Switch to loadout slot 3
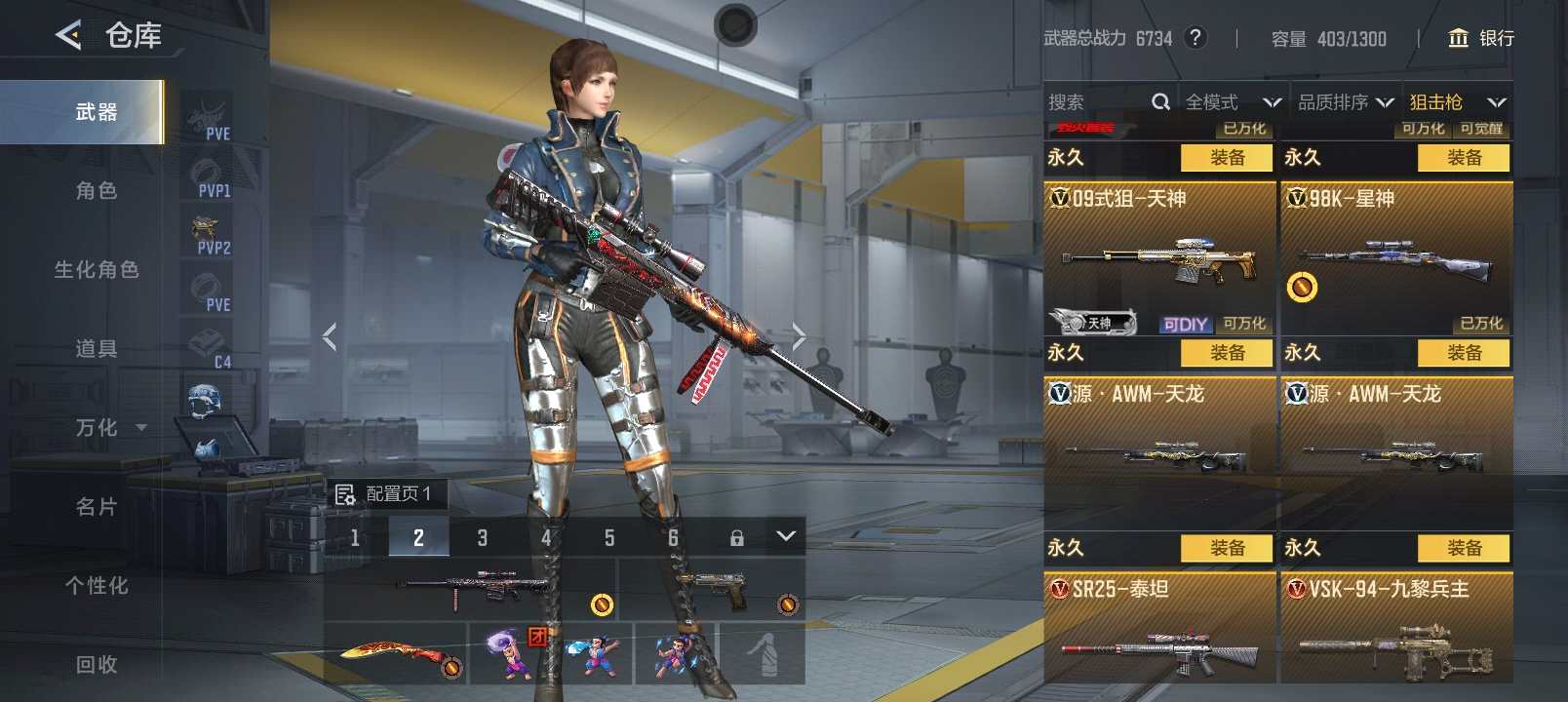 pos(482,537)
